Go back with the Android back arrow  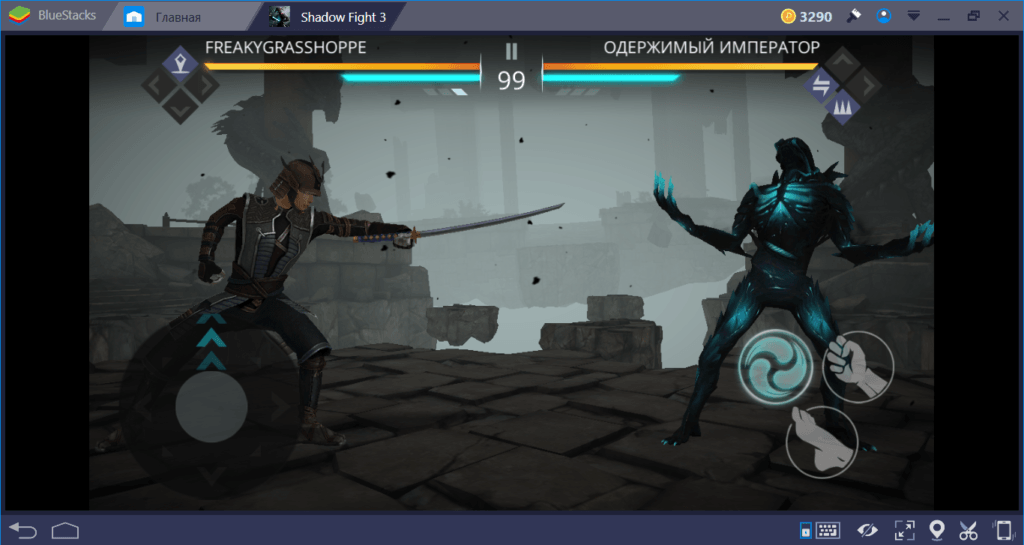[22, 529]
